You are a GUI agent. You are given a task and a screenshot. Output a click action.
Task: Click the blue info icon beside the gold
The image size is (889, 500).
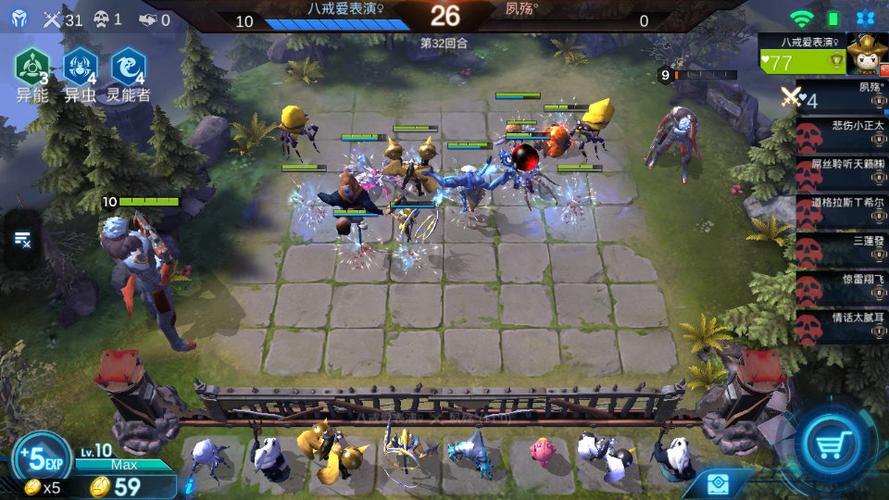tap(717, 483)
